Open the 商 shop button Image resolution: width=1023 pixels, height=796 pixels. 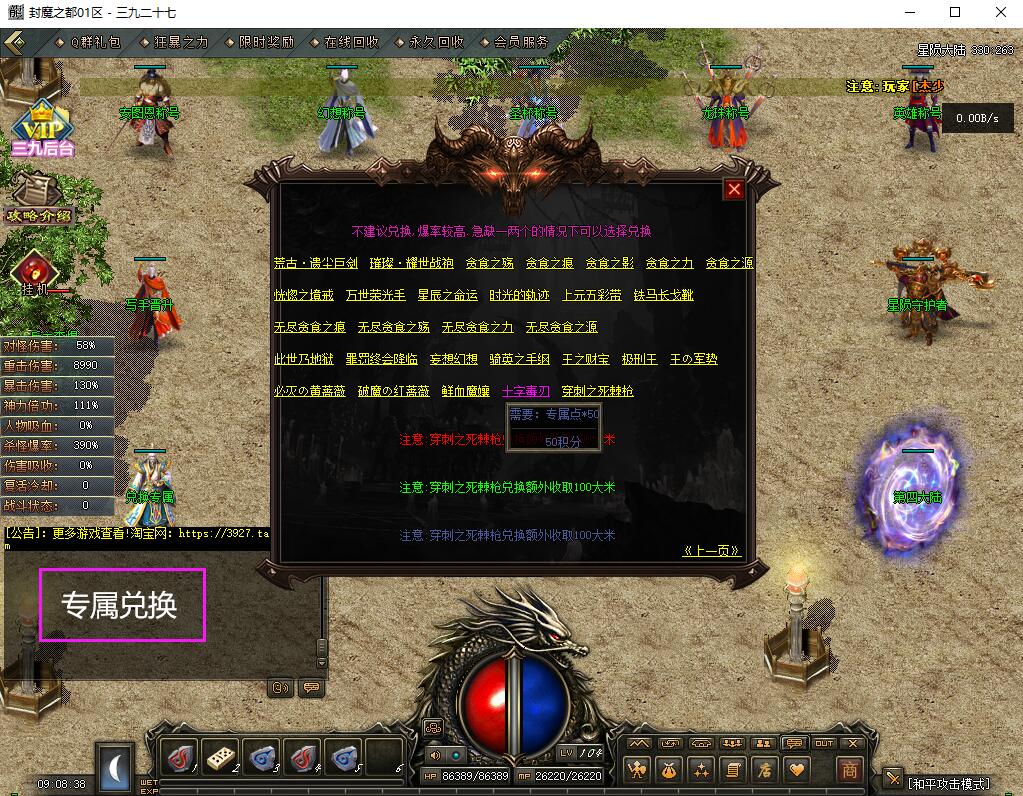(849, 770)
